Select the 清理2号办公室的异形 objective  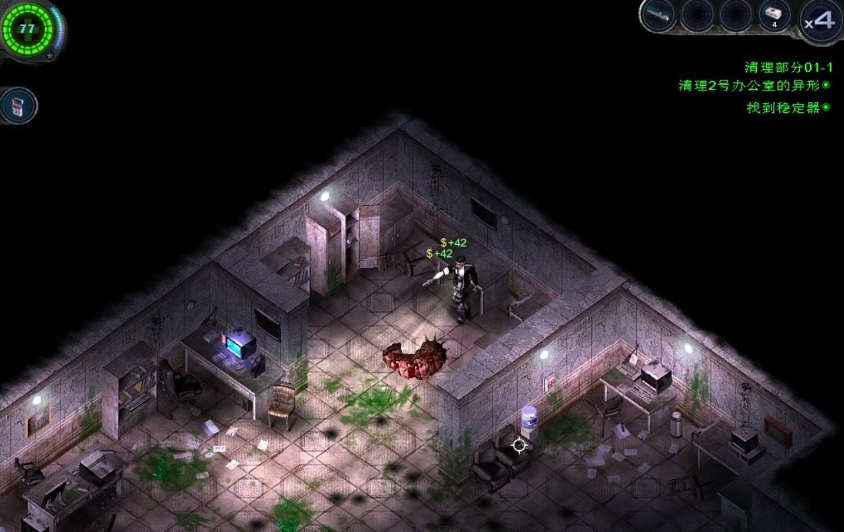pyautogui.click(x=754, y=86)
